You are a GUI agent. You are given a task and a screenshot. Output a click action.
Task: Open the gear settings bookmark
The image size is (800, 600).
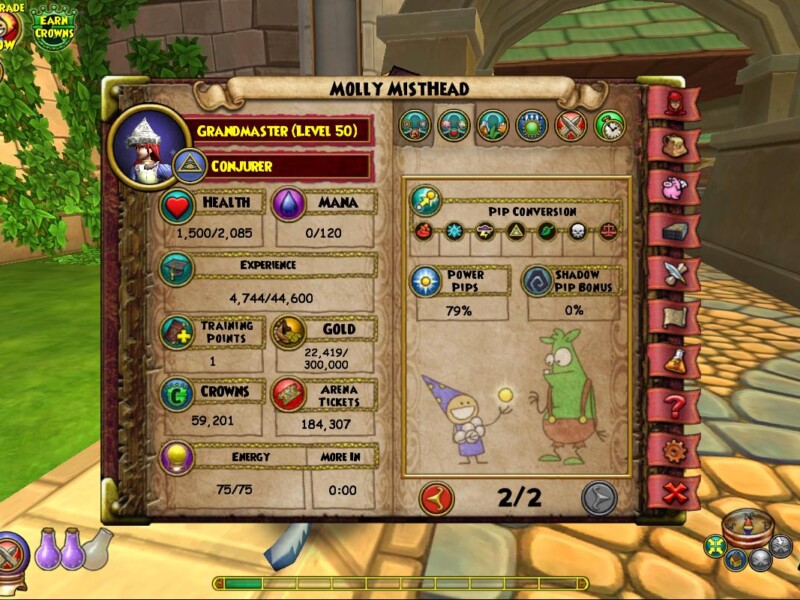(673, 450)
